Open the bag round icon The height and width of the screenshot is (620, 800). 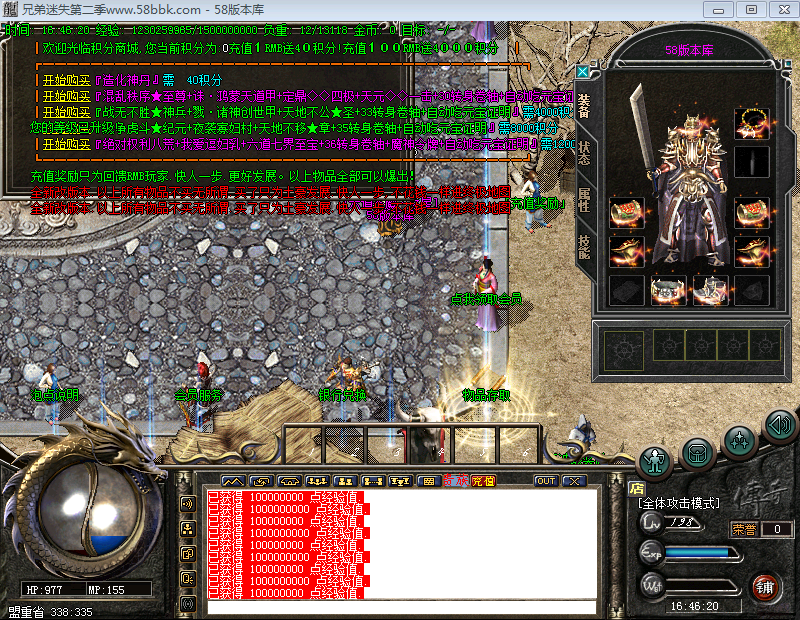point(697,453)
